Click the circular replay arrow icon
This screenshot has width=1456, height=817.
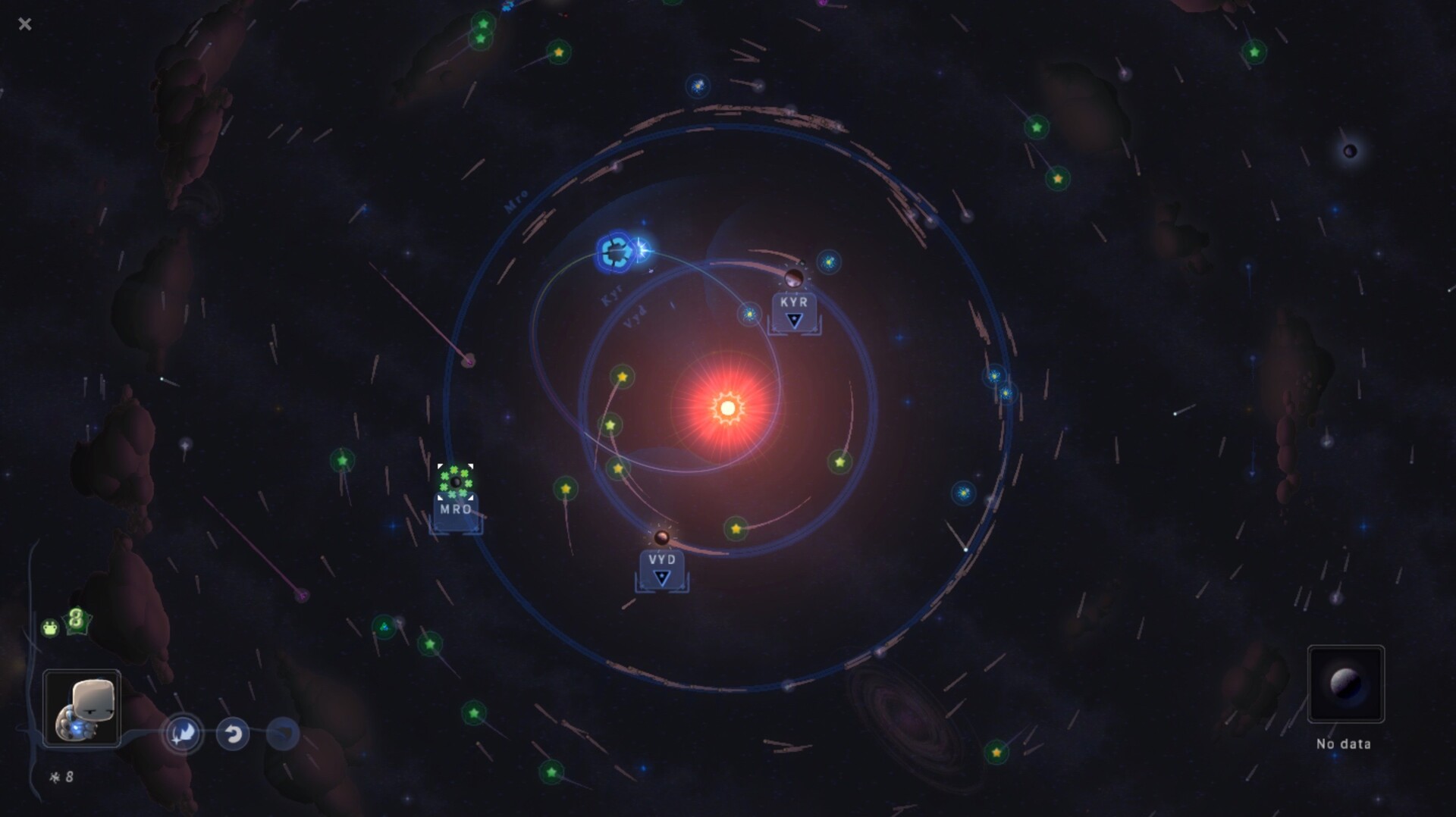(233, 733)
